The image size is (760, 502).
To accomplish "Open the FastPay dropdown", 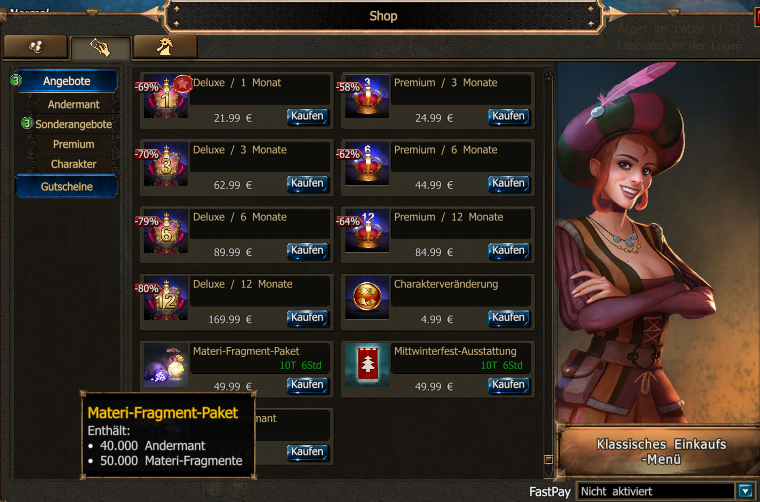I will (x=743, y=491).
